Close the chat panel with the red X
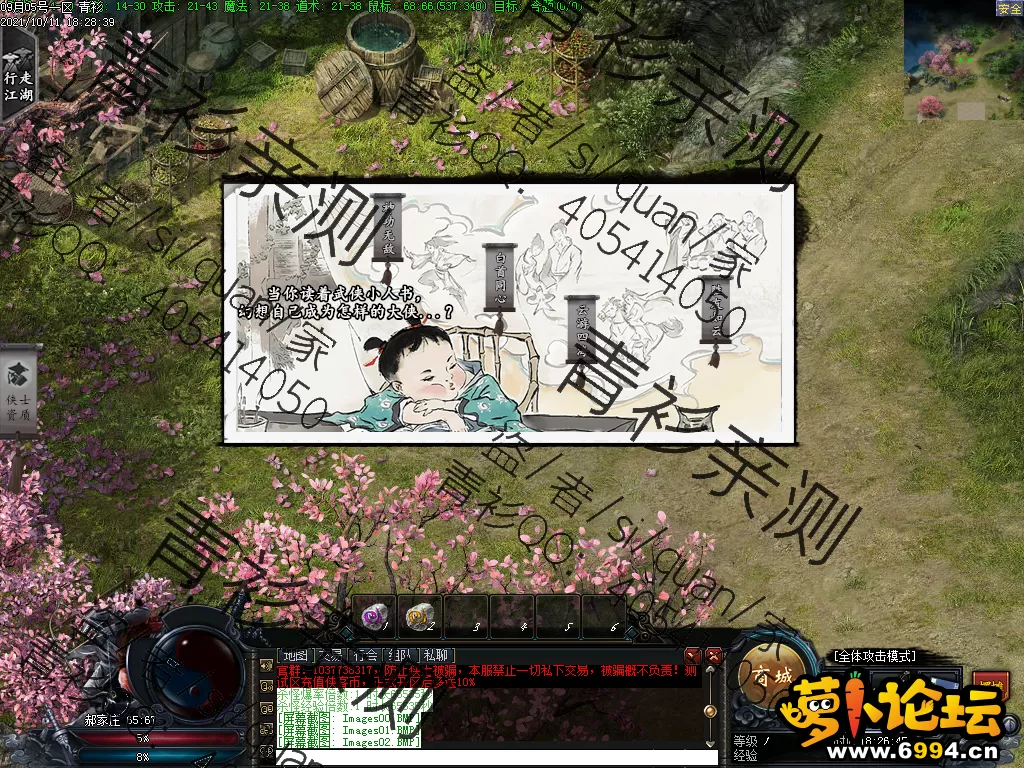Image resolution: width=1024 pixels, height=768 pixels. click(x=714, y=656)
